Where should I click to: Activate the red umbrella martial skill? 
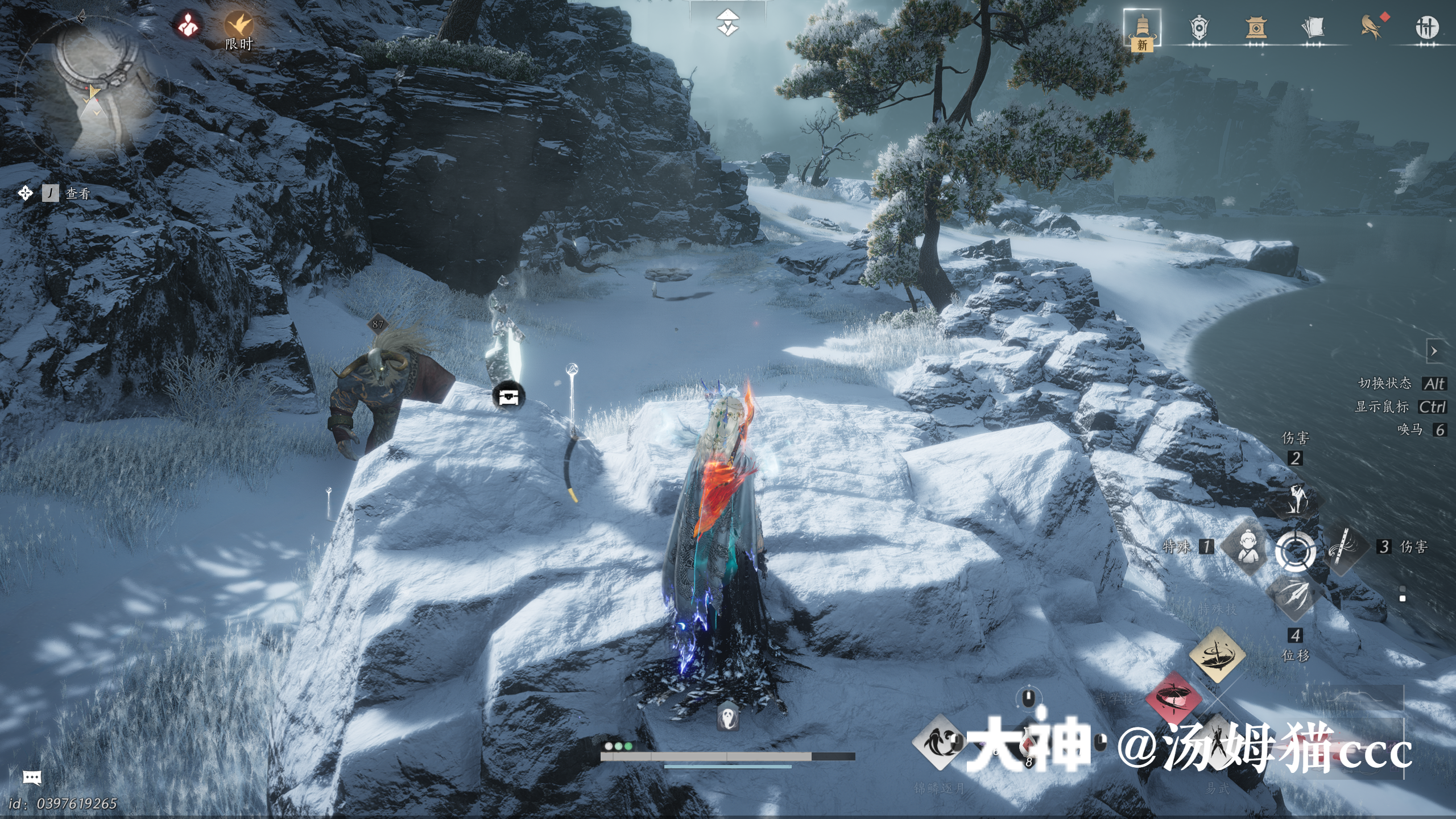[1173, 700]
